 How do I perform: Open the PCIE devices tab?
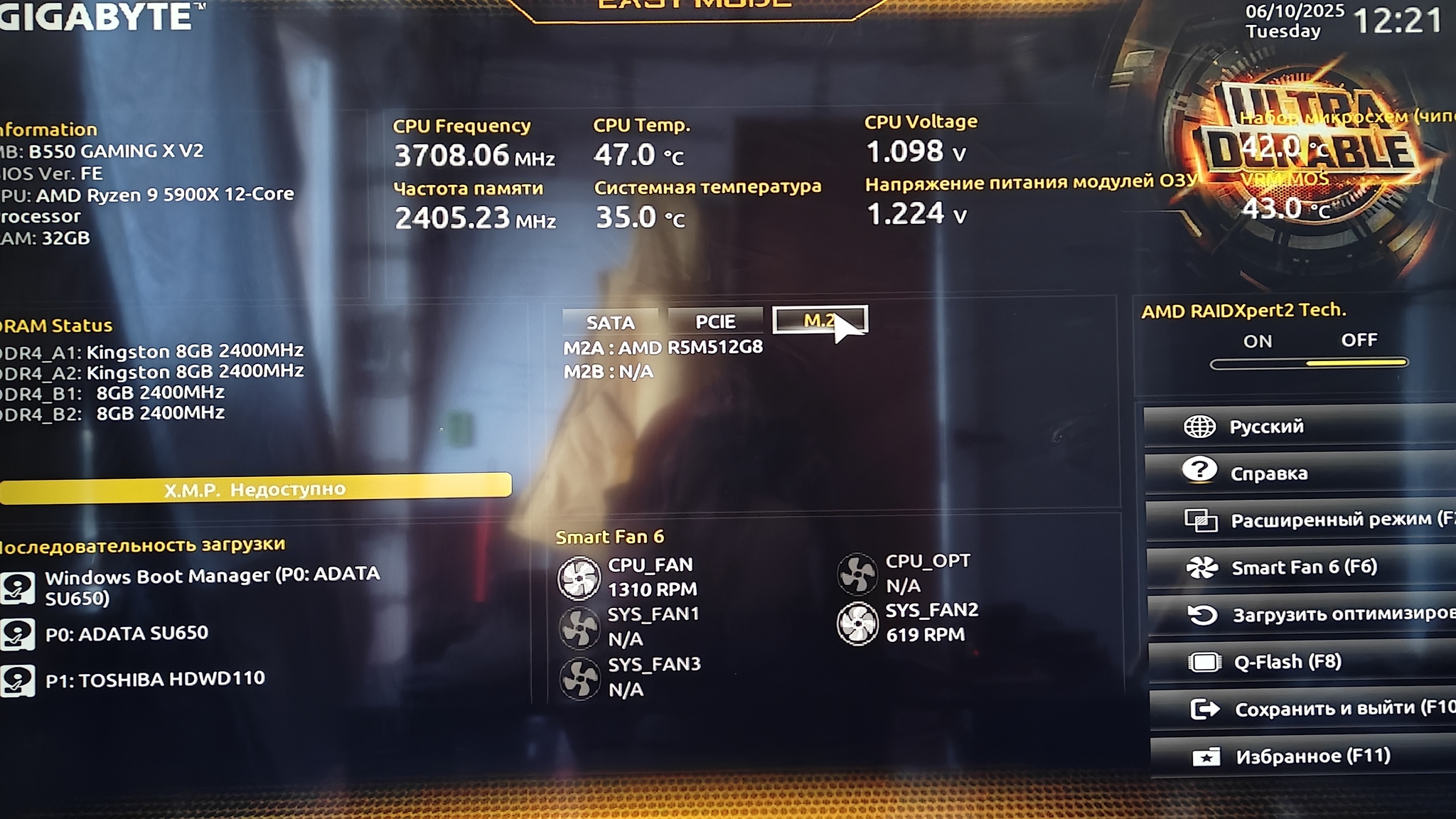click(x=715, y=321)
